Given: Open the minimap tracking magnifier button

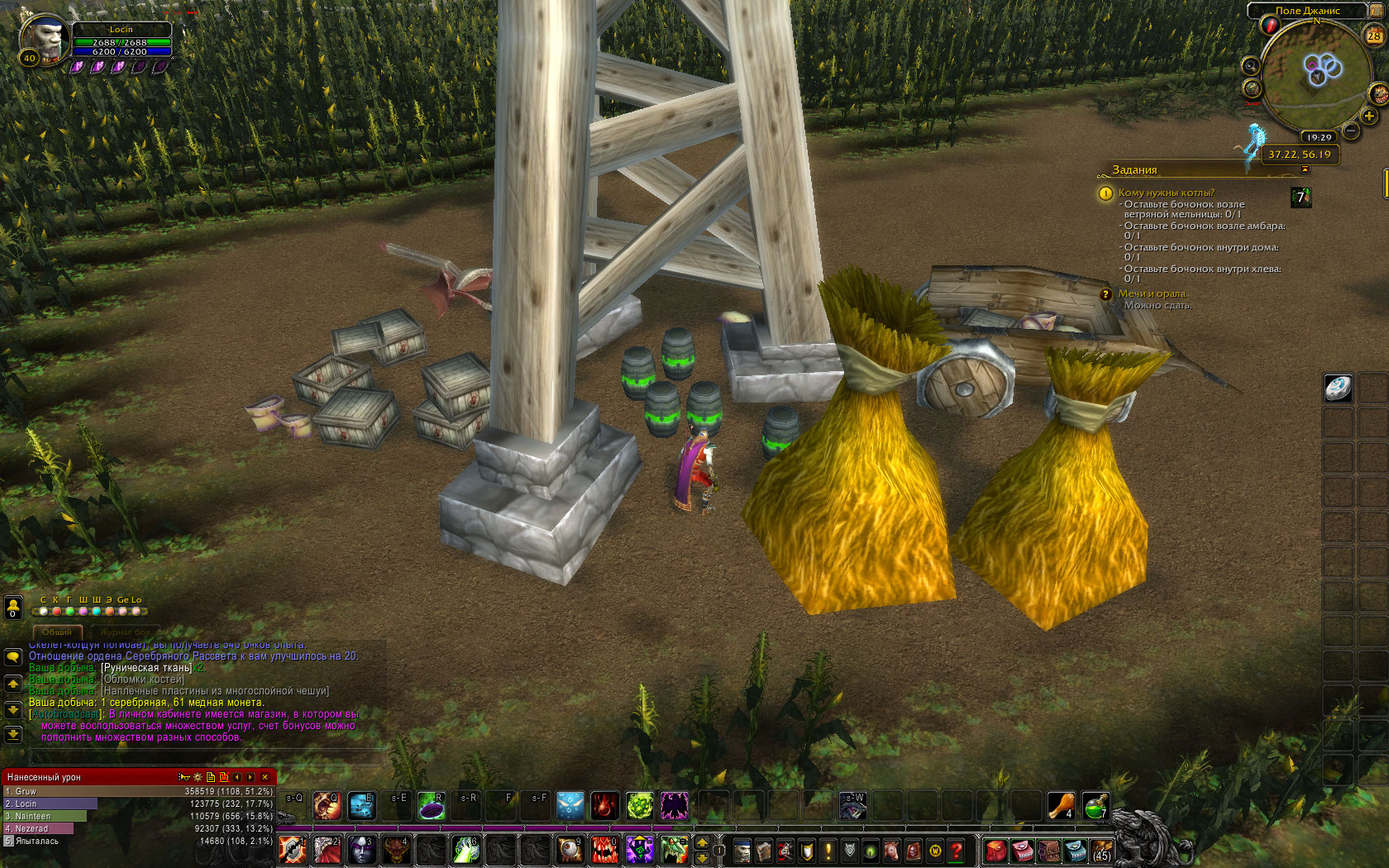Looking at the screenshot, I should pyautogui.click(x=1251, y=66).
